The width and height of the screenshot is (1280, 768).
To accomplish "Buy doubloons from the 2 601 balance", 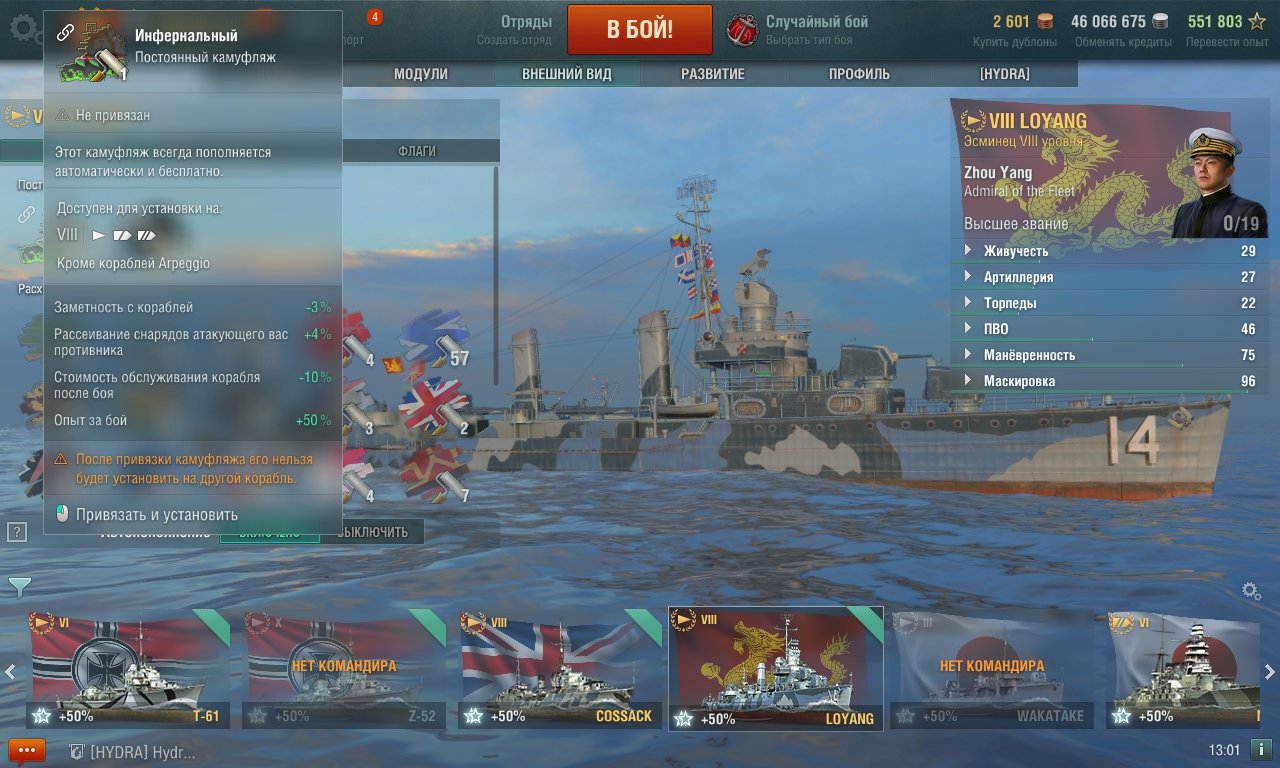I will [x=1014, y=29].
